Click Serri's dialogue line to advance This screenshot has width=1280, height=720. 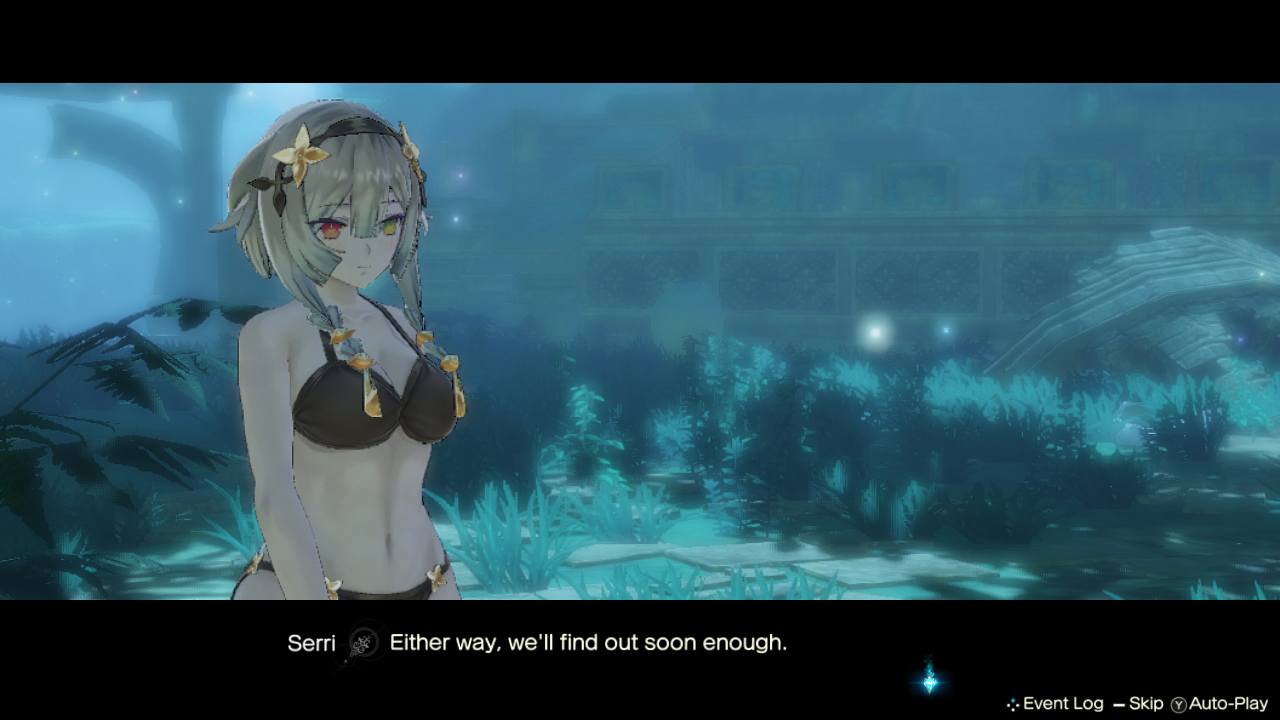pos(590,643)
